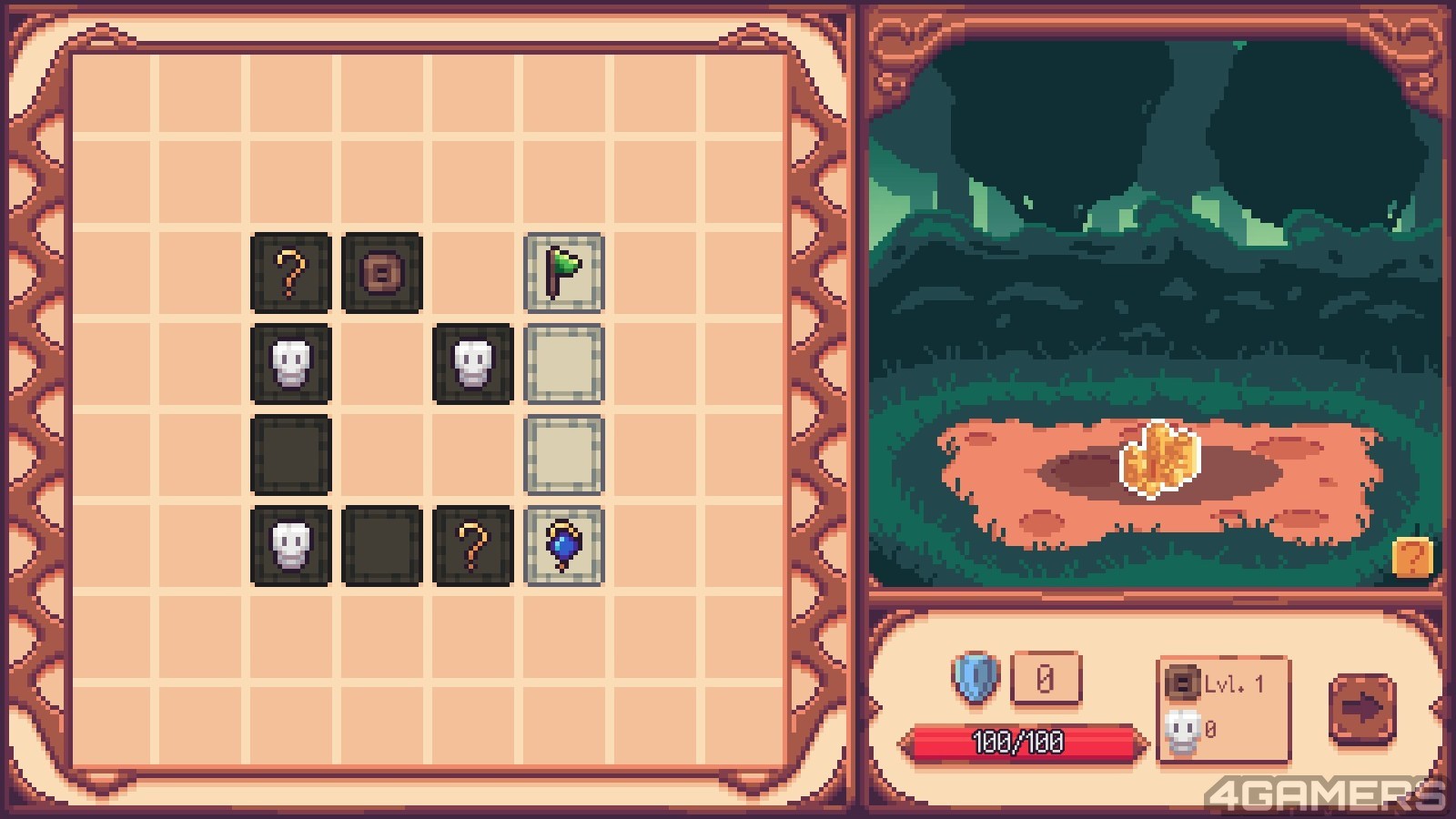Open the orange question mark hint icon
1456x819 pixels.
[1412, 557]
